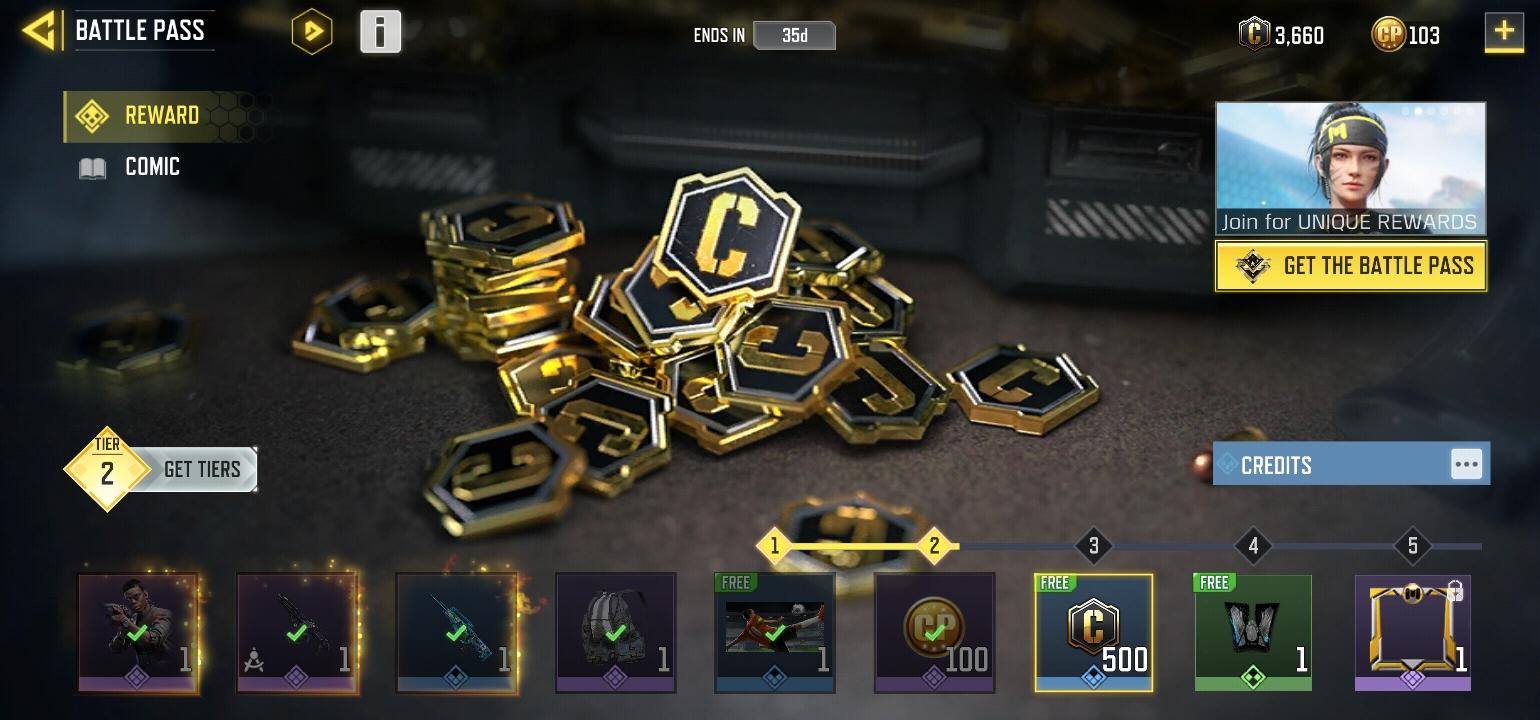Viewport: 1540px width, 720px height.
Task: Check the ENDS IN 35d countdown badge
Action: click(795, 35)
